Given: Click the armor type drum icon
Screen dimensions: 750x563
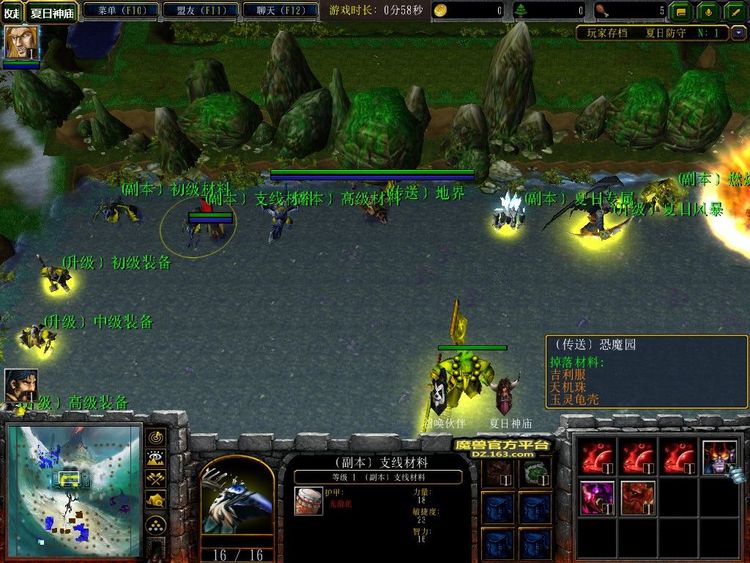Looking at the screenshot, I should click(309, 506).
